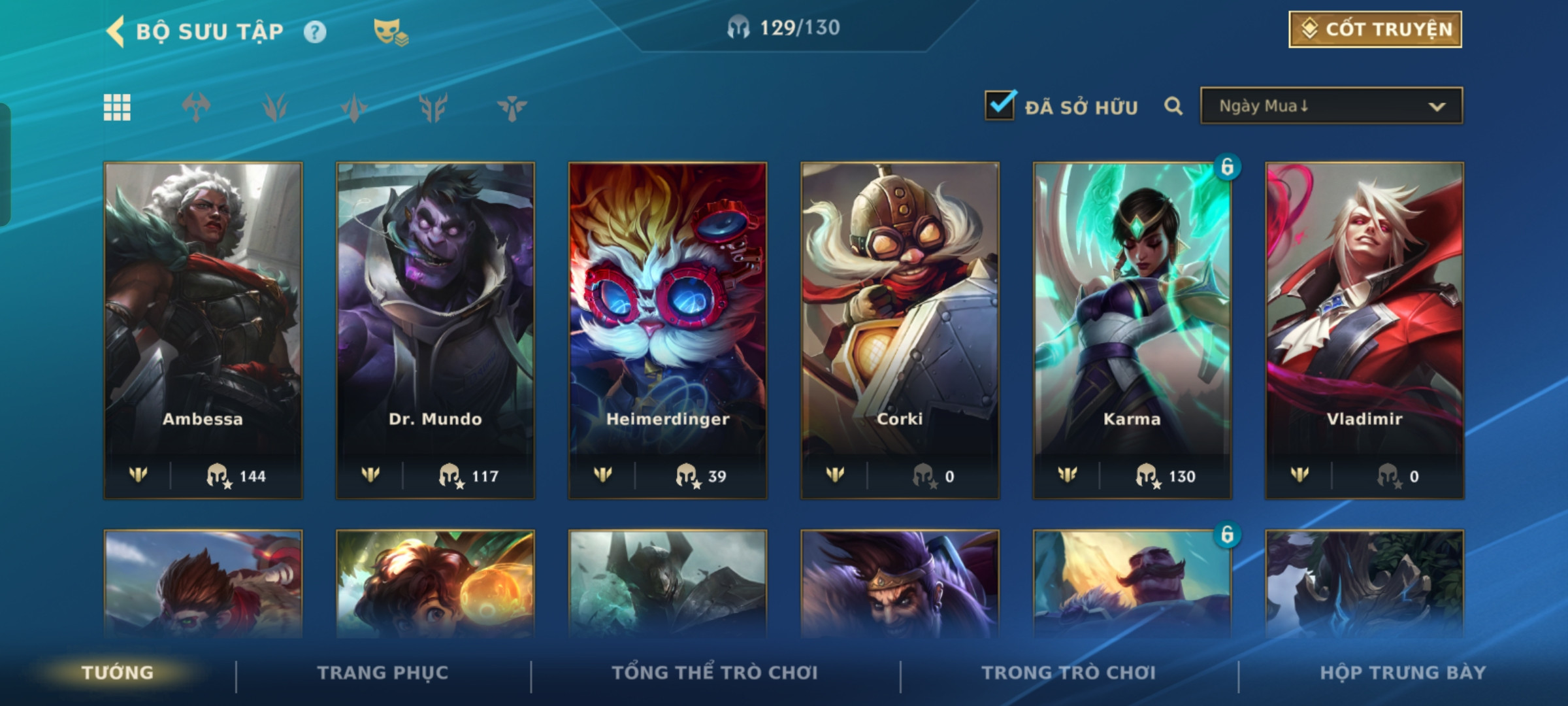Pick the Corki champion card
Image resolution: width=1568 pixels, height=706 pixels.
click(900, 330)
